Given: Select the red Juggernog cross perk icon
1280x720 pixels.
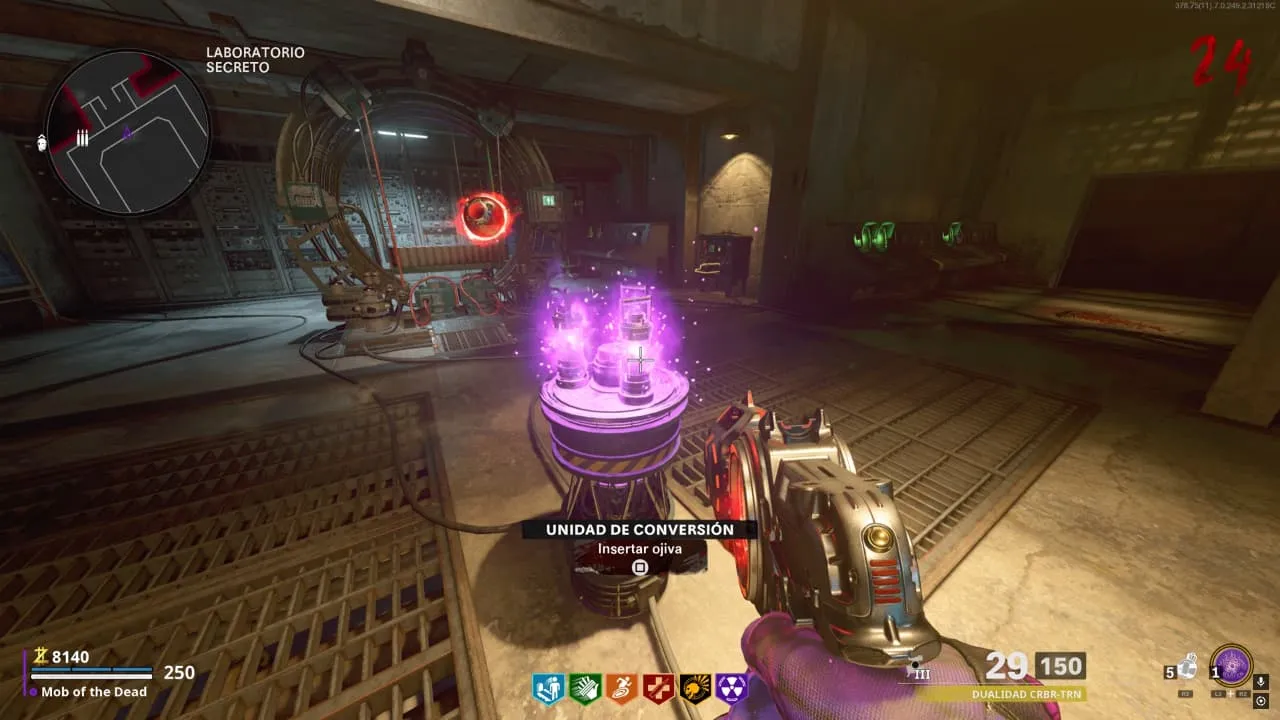Looking at the screenshot, I should [x=658, y=688].
